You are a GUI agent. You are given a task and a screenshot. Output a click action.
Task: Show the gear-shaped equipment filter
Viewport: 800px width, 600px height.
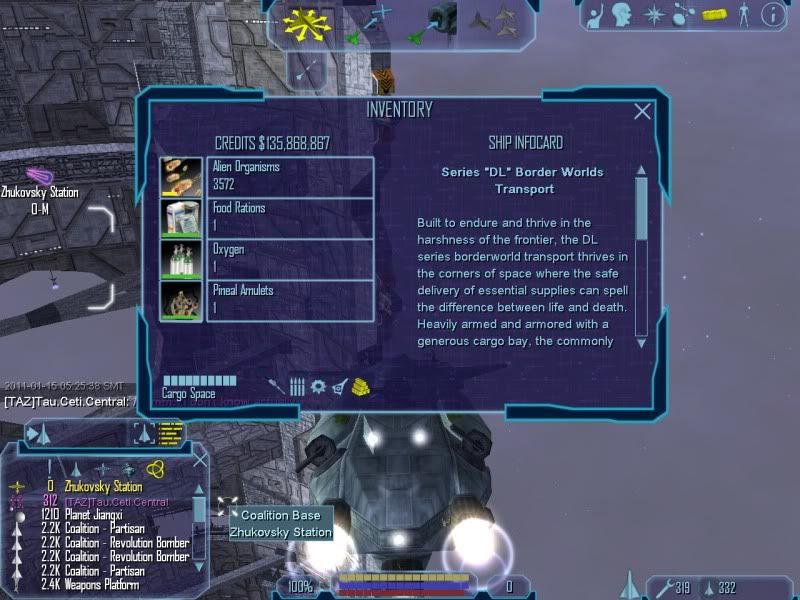click(x=318, y=386)
